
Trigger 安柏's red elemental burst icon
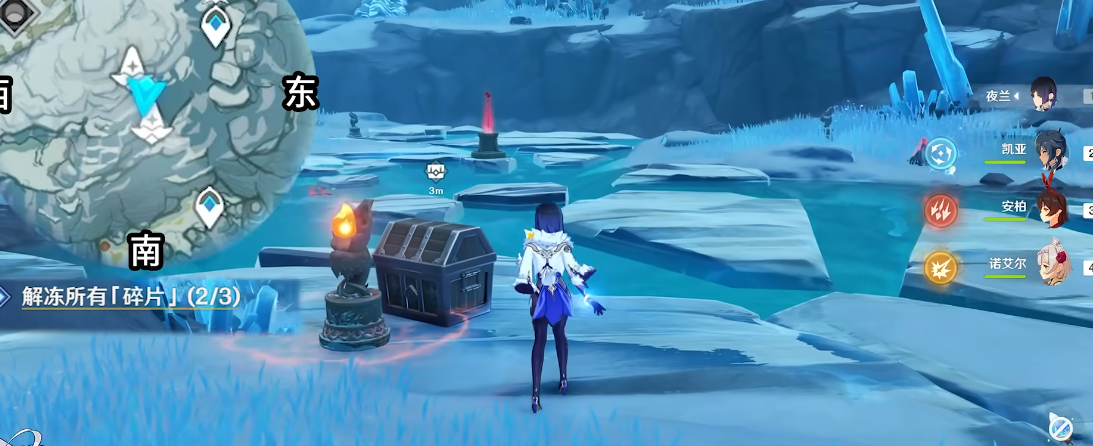[x=940, y=210]
